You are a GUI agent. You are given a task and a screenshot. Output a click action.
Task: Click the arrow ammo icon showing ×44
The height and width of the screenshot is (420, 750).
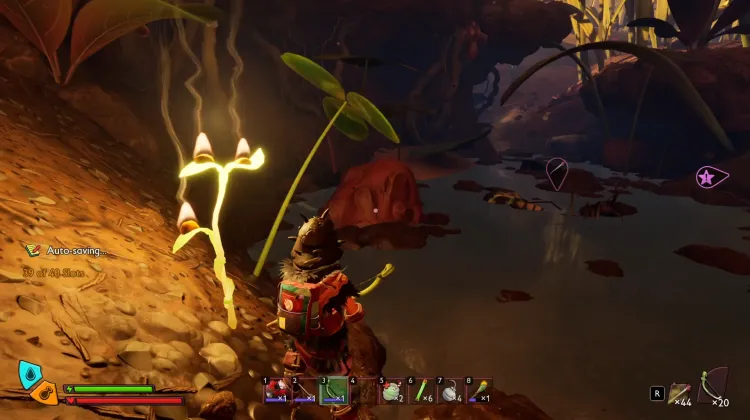[x=680, y=390]
